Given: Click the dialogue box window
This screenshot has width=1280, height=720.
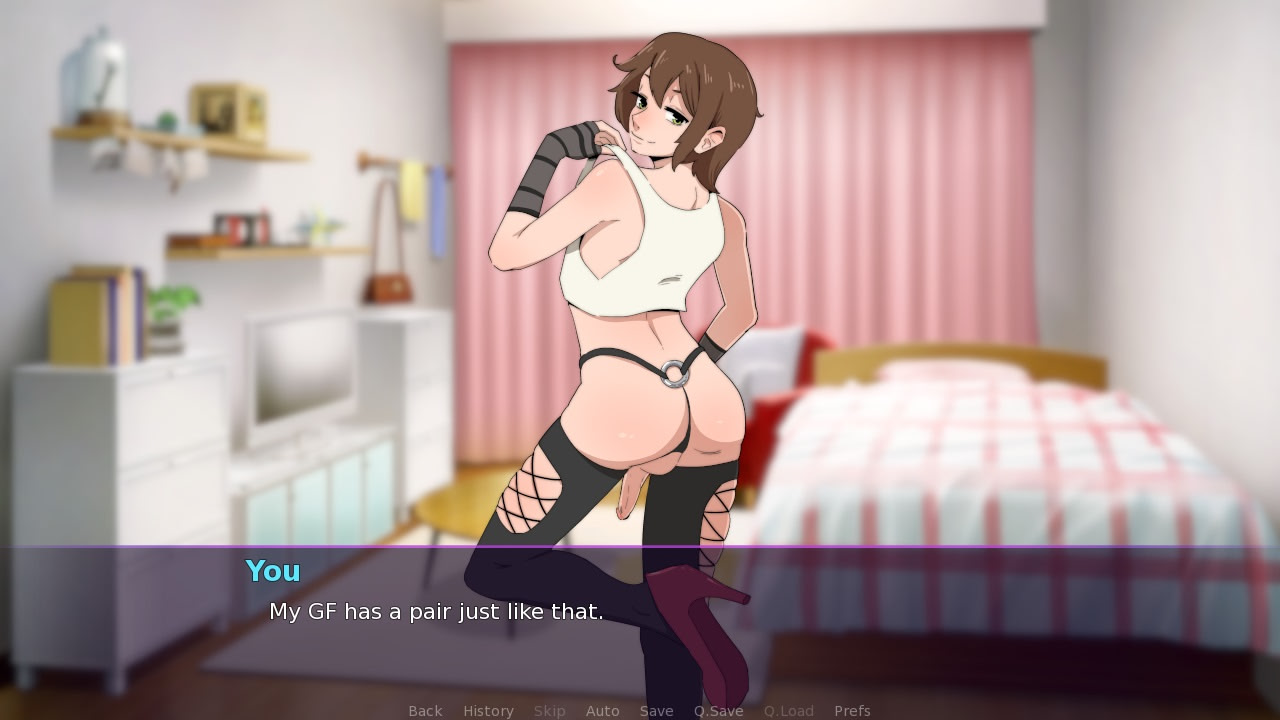Looking at the screenshot, I should pyautogui.click(x=640, y=620).
